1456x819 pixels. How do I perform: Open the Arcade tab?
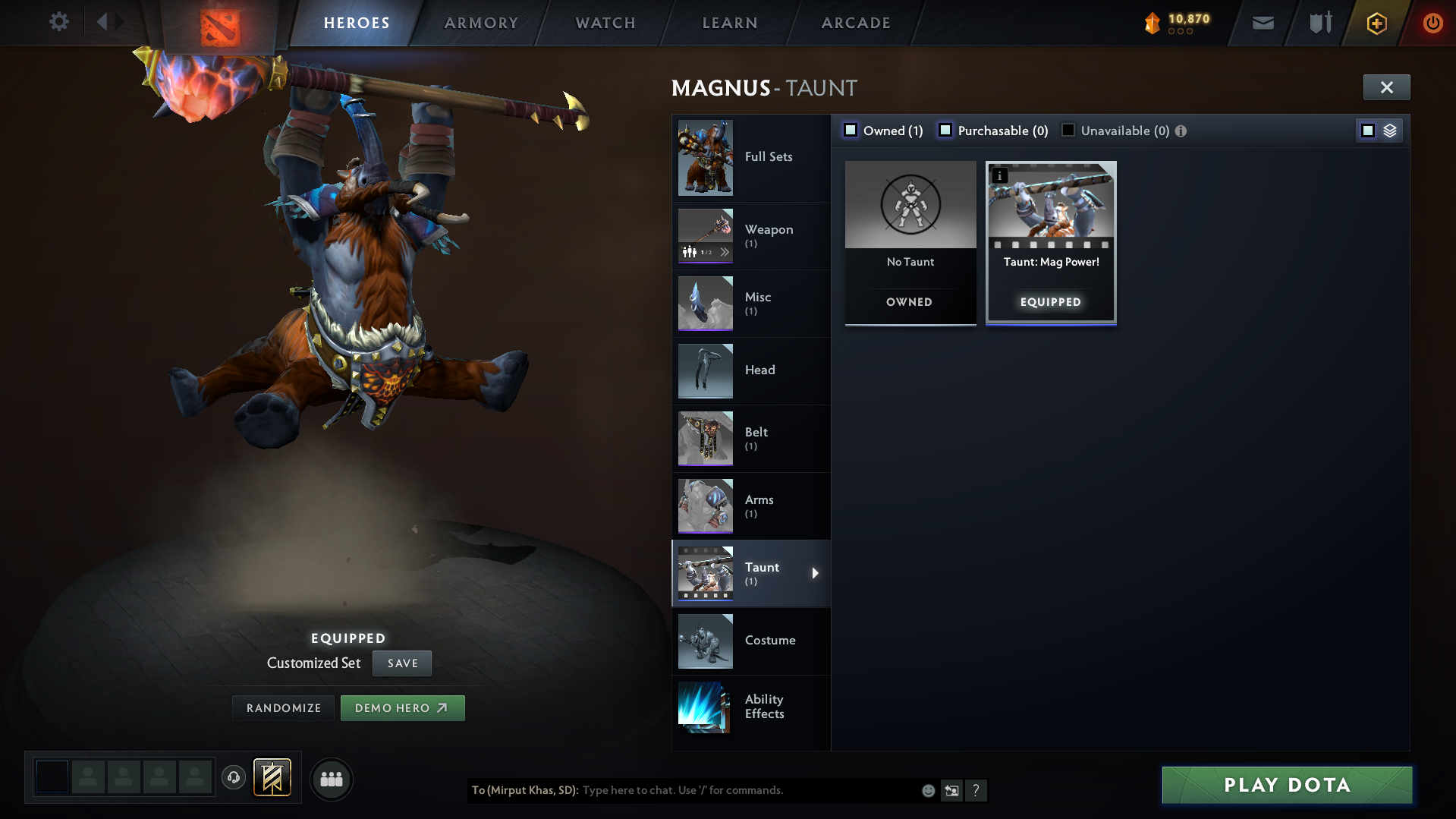pyautogui.click(x=856, y=23)
